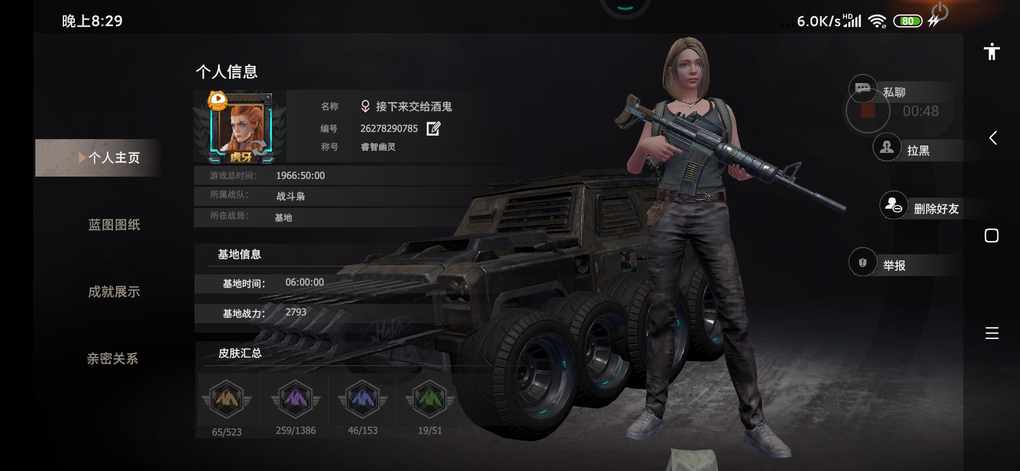1020x471 pixels.
Task: Tap the screen recorder stop button
Action: click(x=867, y=111)
